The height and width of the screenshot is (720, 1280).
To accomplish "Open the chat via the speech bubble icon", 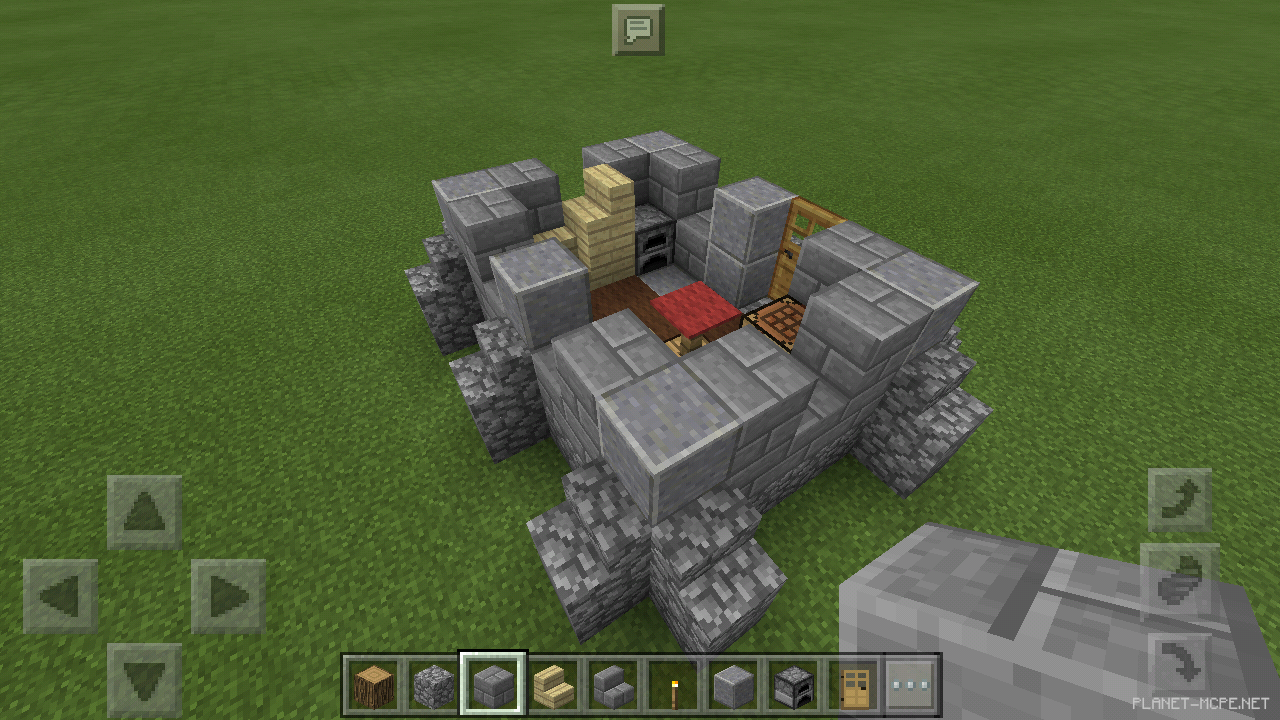I will click(640, 30).
